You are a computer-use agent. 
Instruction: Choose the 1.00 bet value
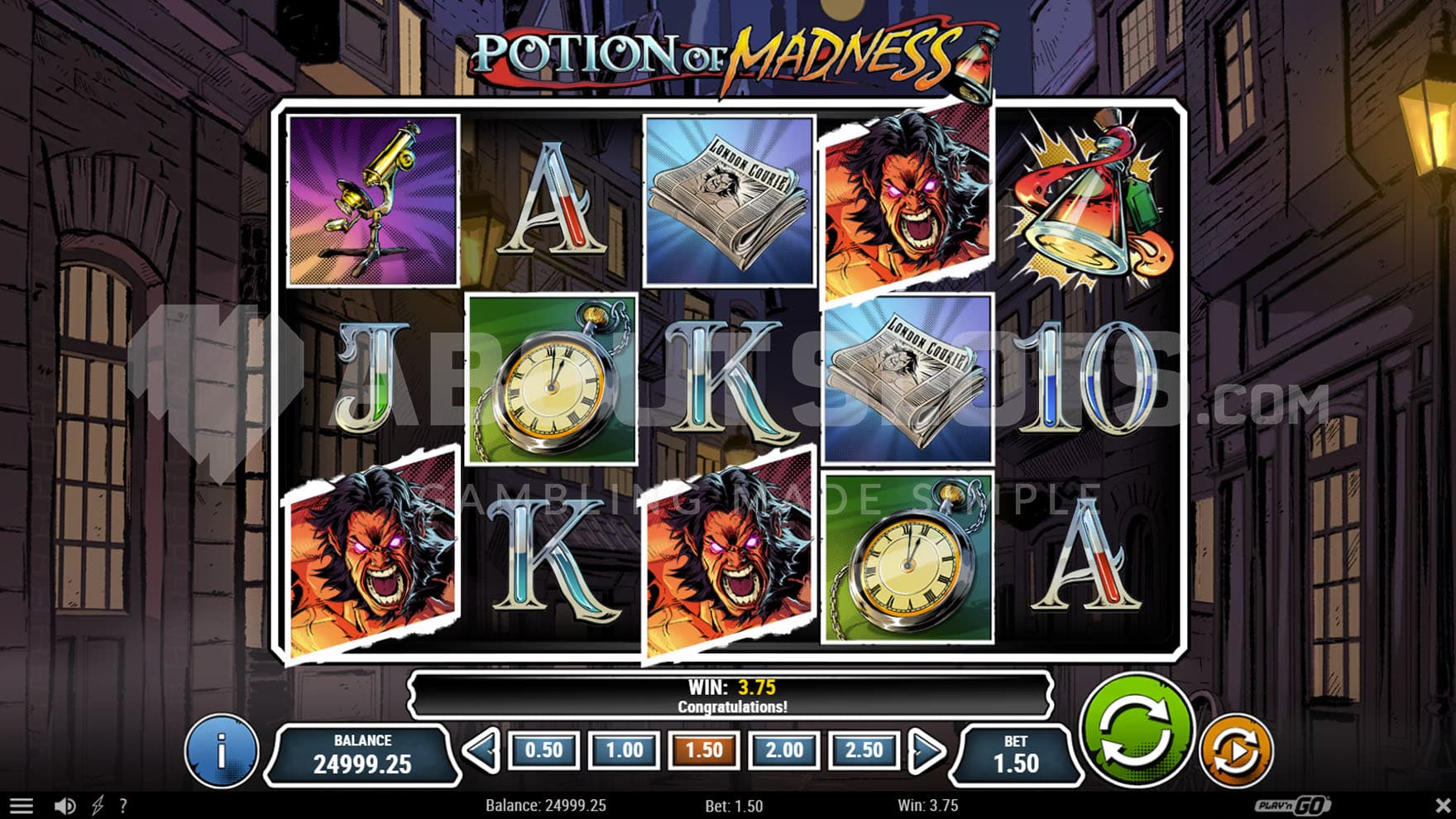pos(624,750)
